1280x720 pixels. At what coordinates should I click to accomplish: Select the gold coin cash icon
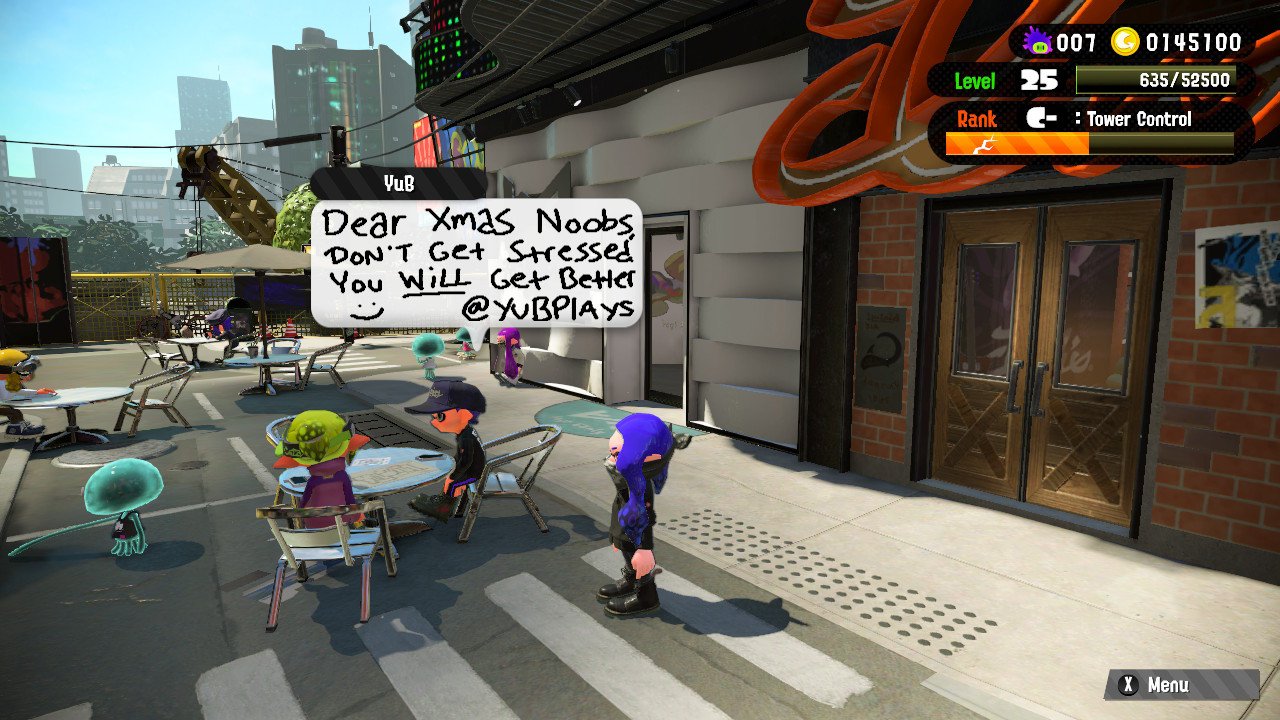tap(1127, 43)
